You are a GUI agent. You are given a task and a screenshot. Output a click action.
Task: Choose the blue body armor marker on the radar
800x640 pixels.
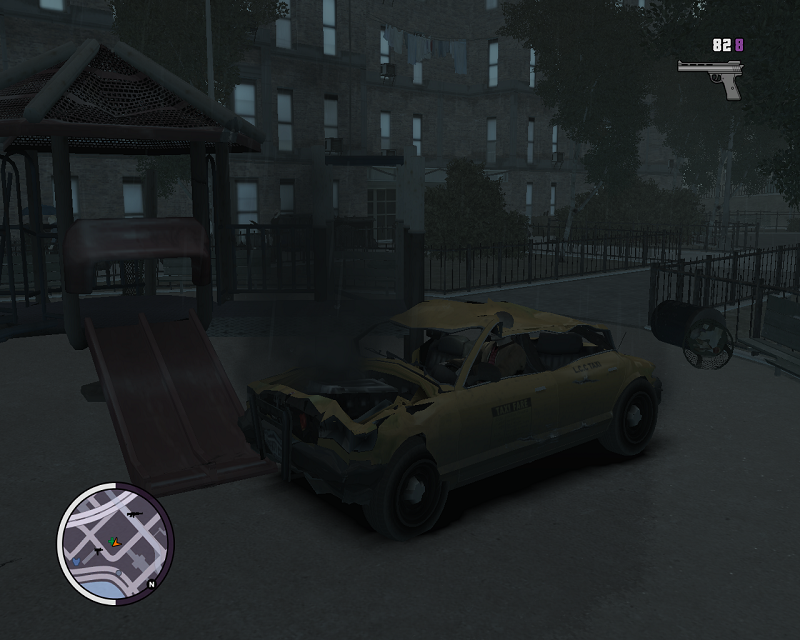click(76, 563)
